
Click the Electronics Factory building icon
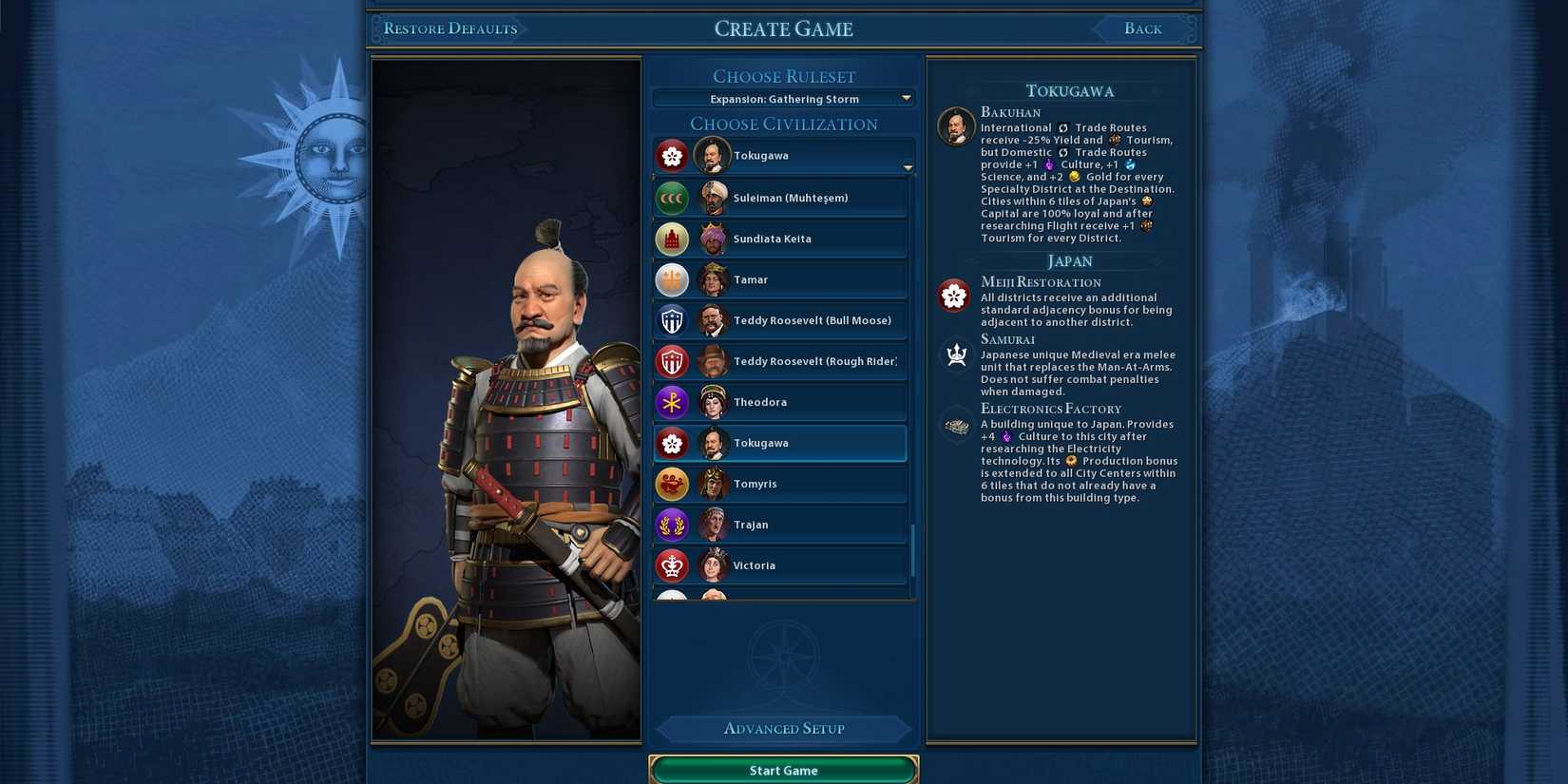(954, 425)
